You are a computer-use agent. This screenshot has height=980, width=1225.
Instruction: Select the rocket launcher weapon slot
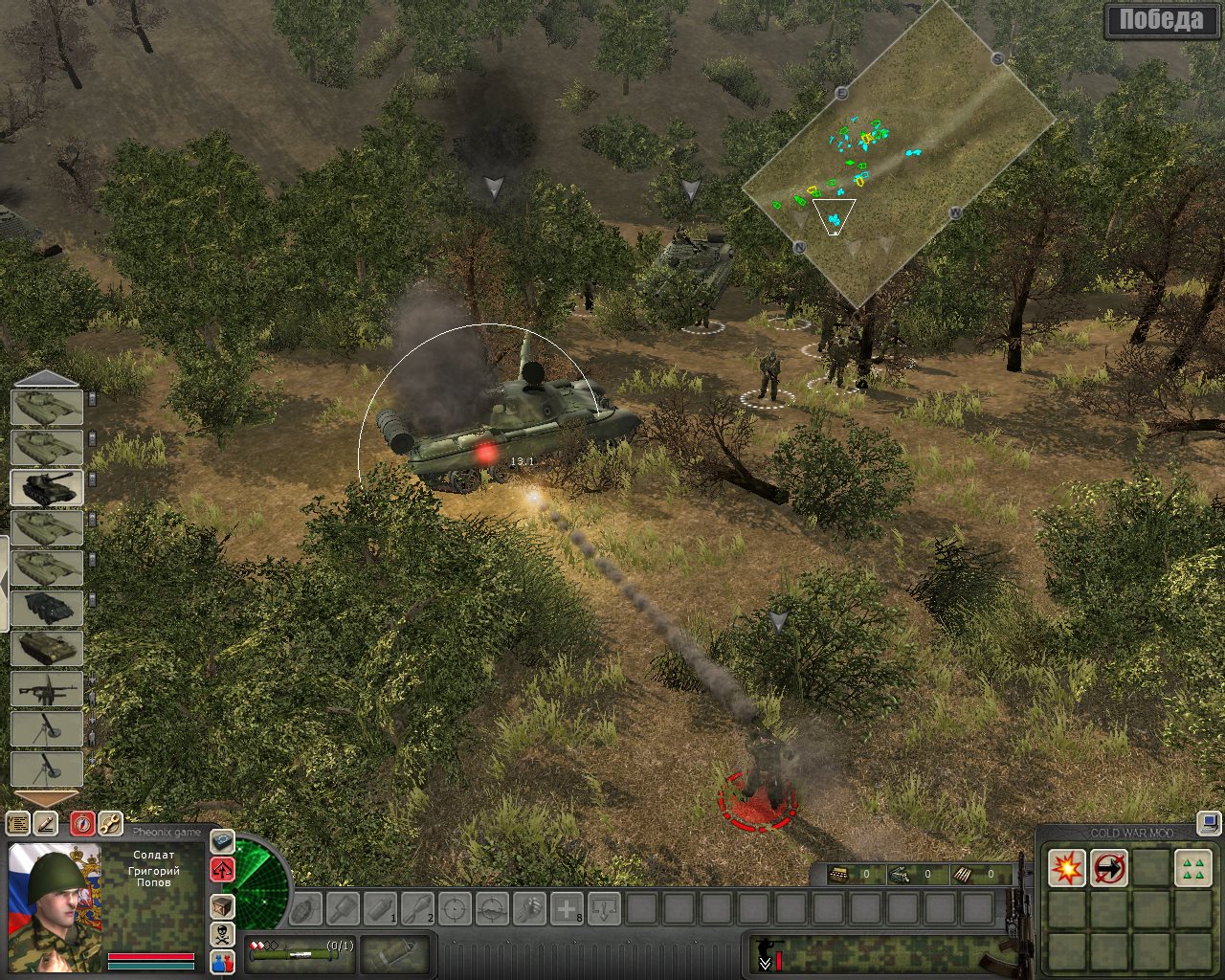pos(299,953)
